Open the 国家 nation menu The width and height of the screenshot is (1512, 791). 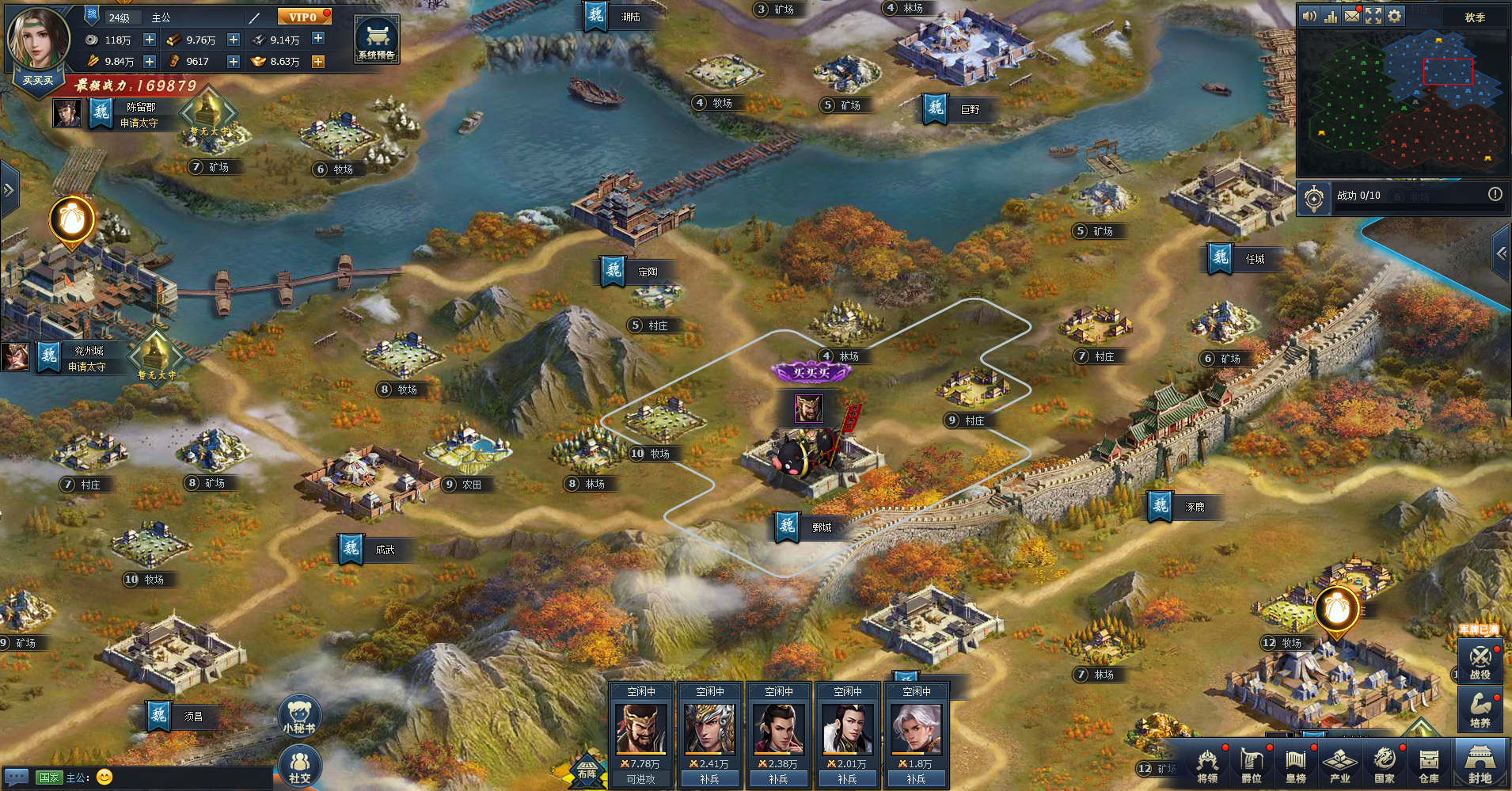1384,766
